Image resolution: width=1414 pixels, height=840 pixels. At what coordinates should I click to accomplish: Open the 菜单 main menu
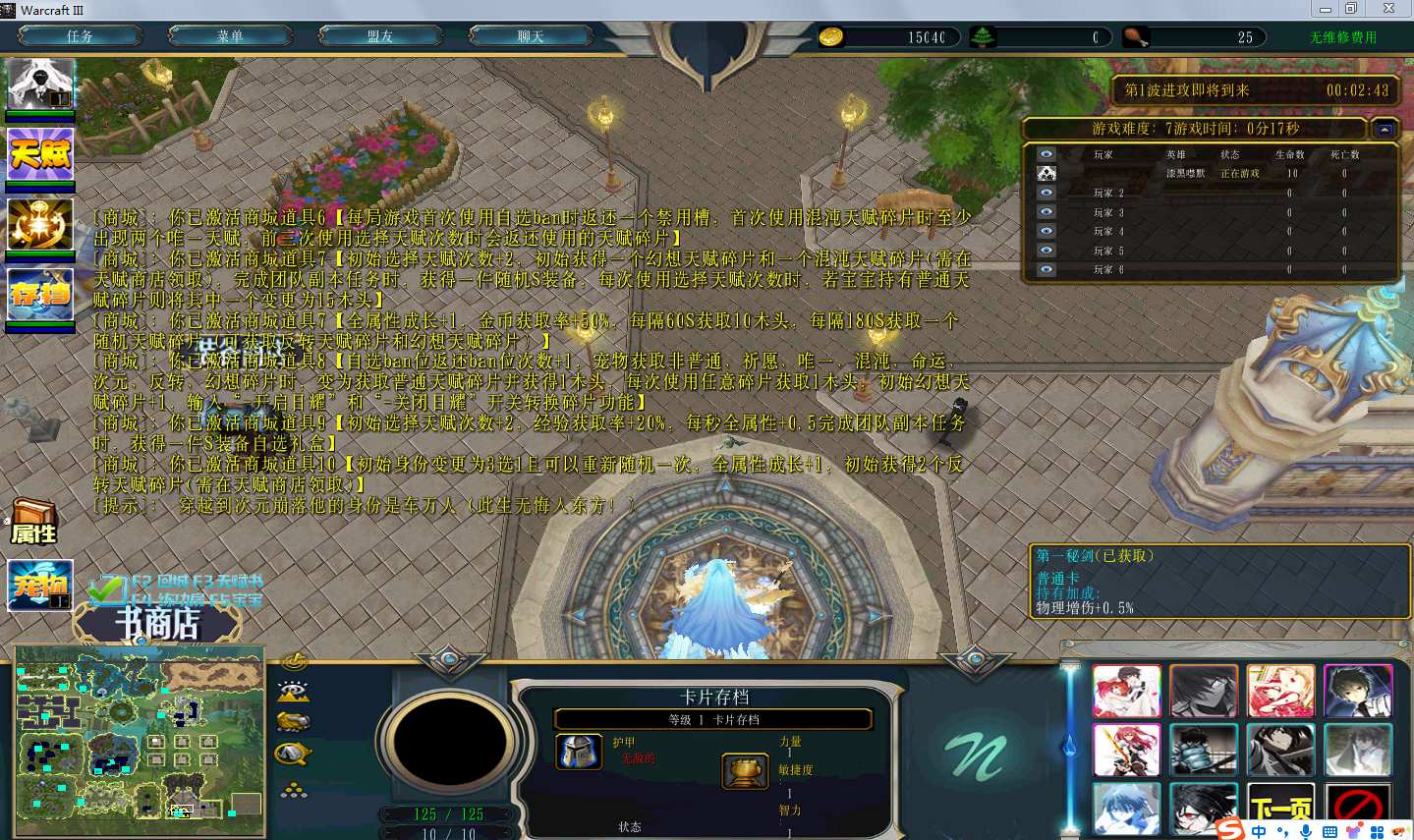231,36
